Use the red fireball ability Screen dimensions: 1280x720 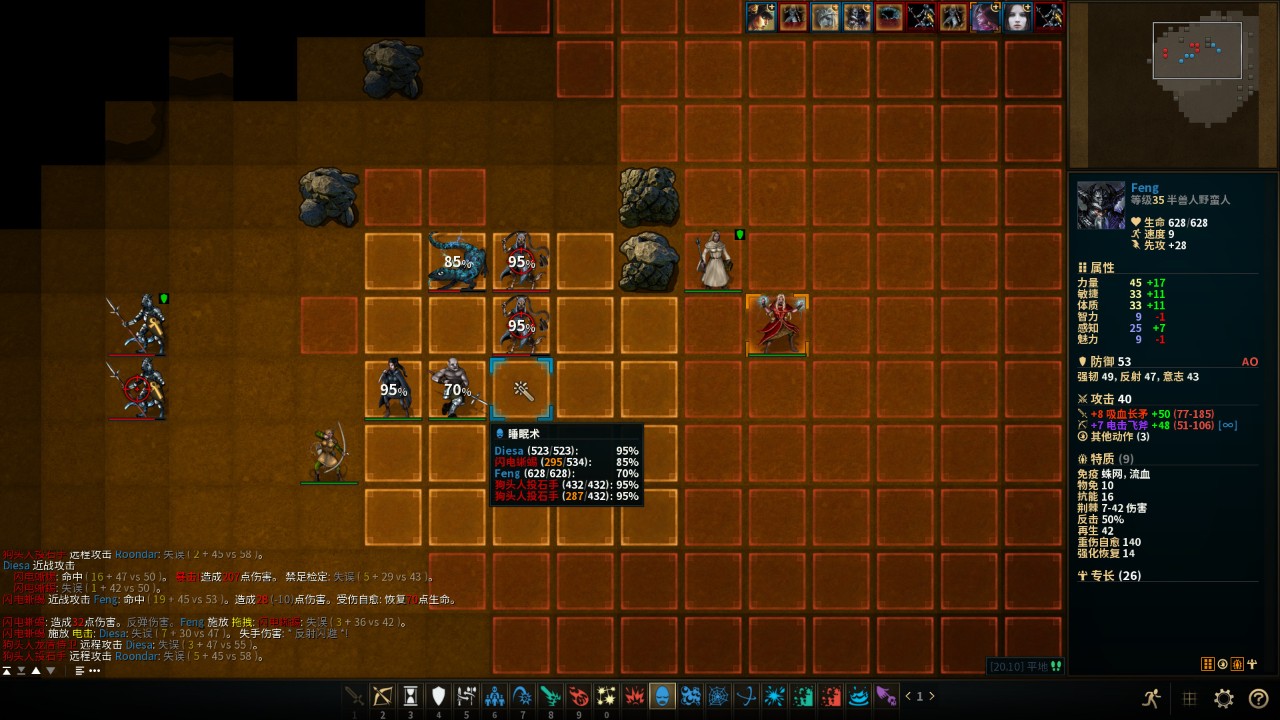click(x=578, y=696)
